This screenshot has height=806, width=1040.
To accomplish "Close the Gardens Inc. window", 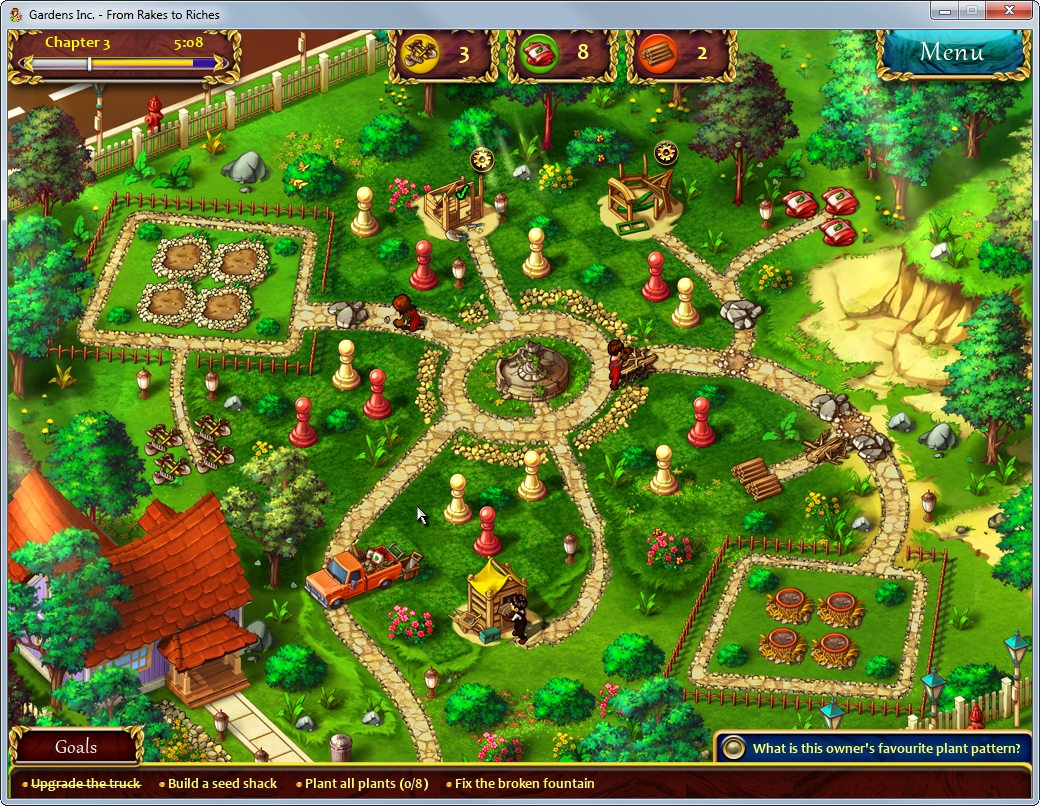I will [1009, 10].
